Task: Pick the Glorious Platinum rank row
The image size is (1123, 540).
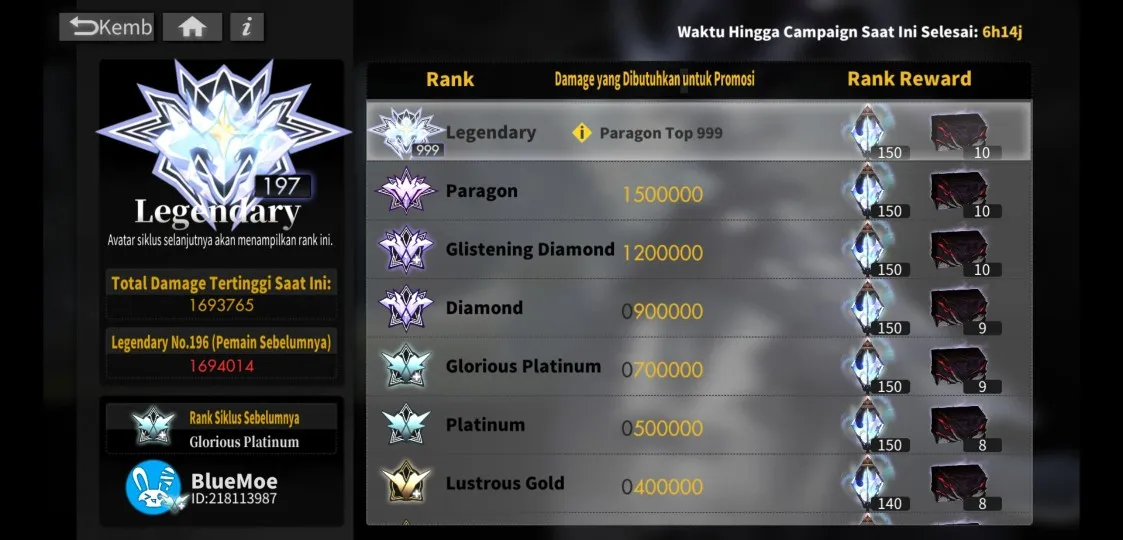Action: coord(698,367)
